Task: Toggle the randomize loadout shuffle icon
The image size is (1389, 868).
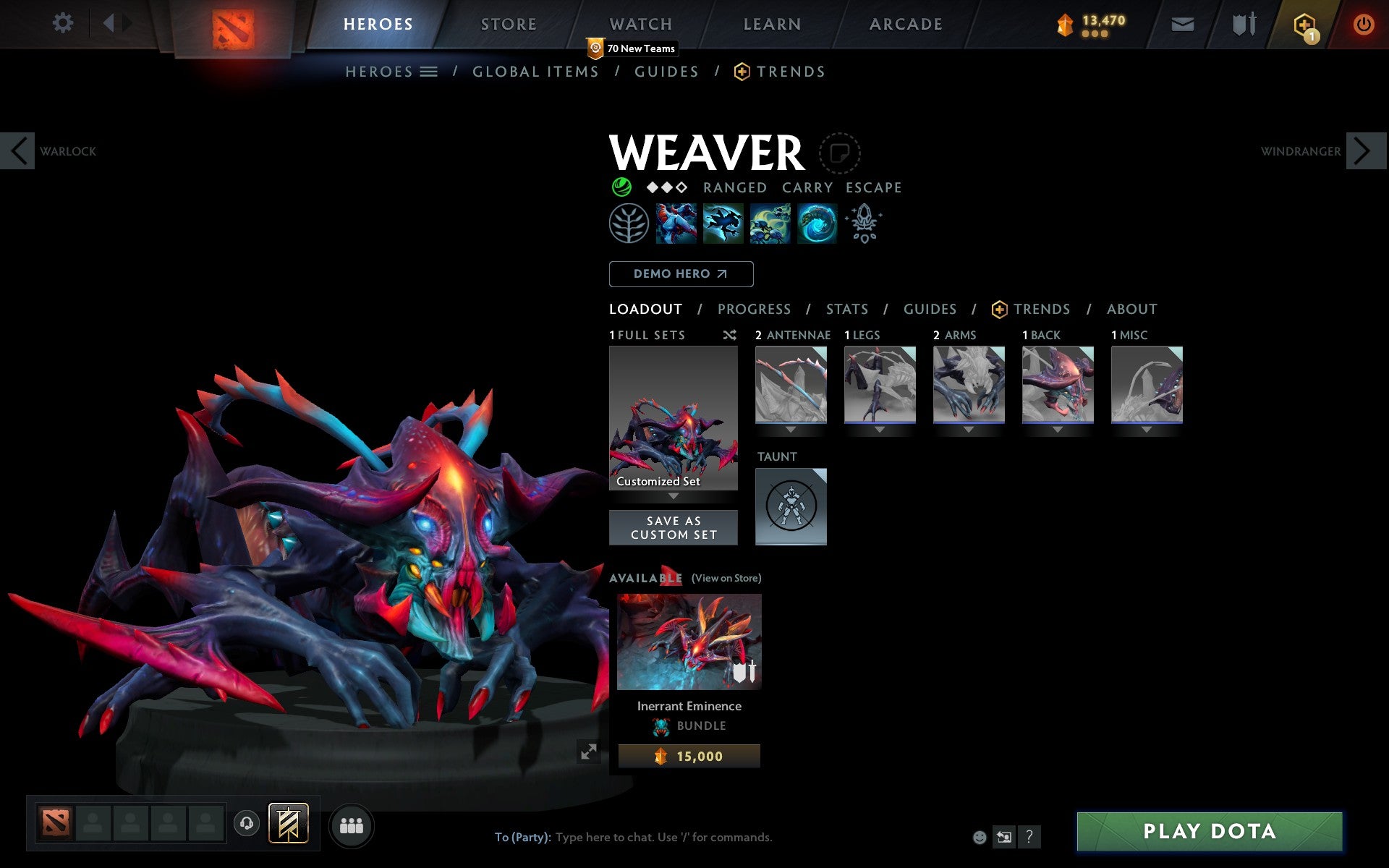Action: [729, 335]
